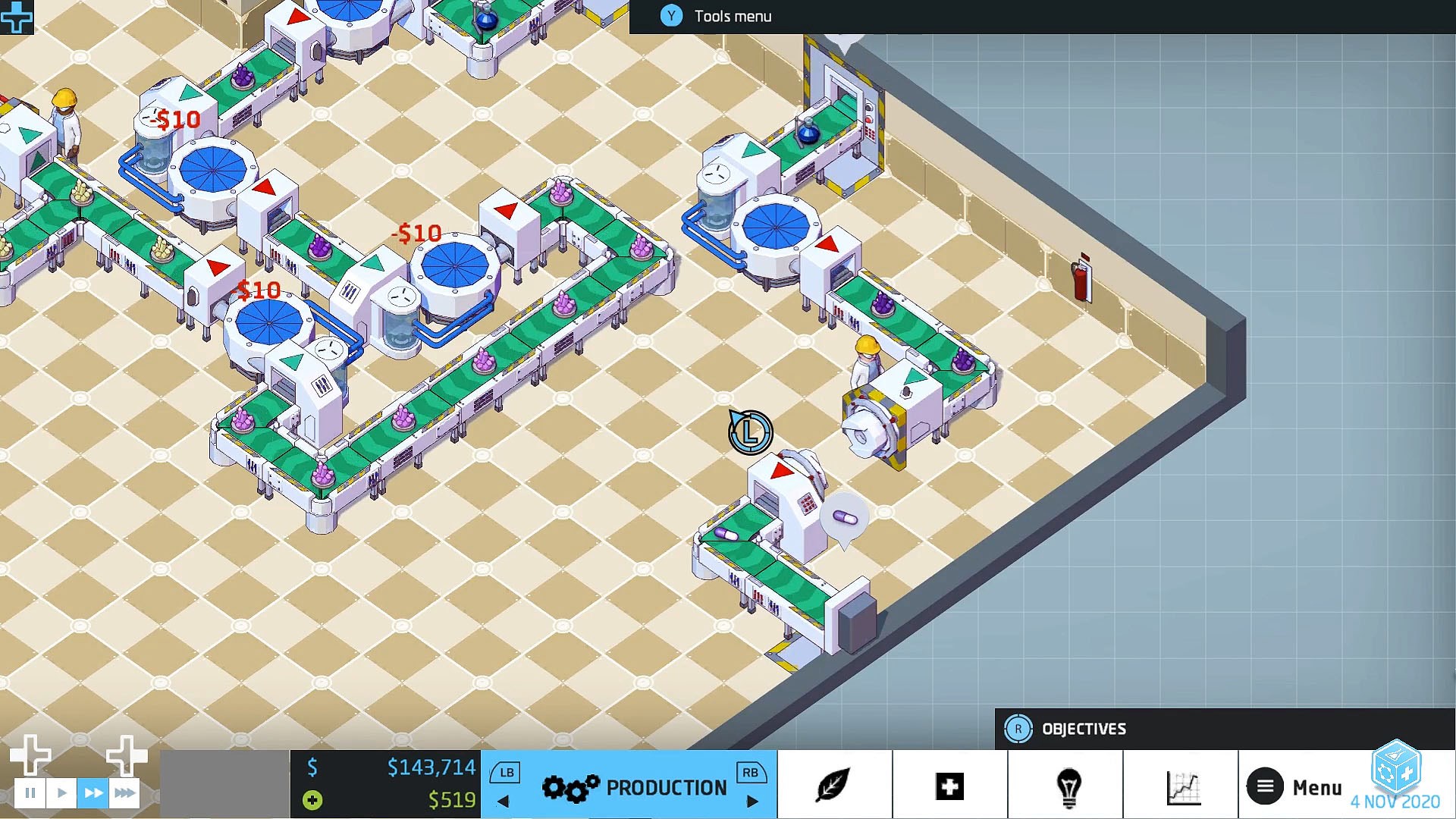The image size is (1456, 819).
Task: Pause the game simulation
Action: click(30, 792)
